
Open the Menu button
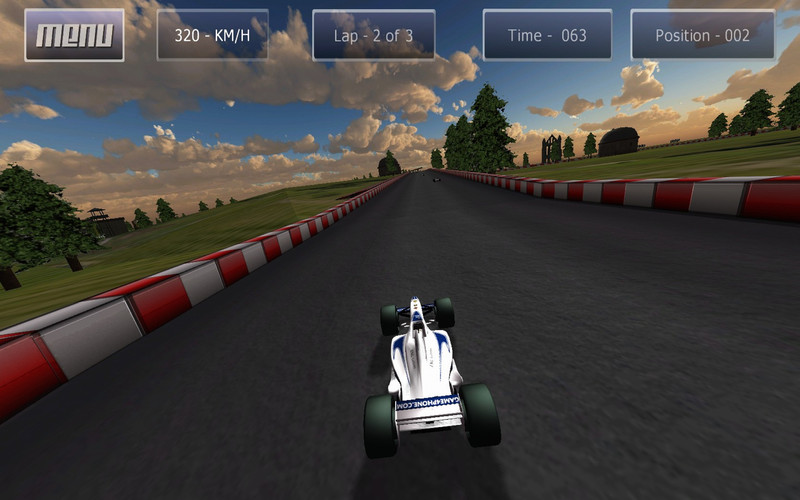click(x=74, y=35)
